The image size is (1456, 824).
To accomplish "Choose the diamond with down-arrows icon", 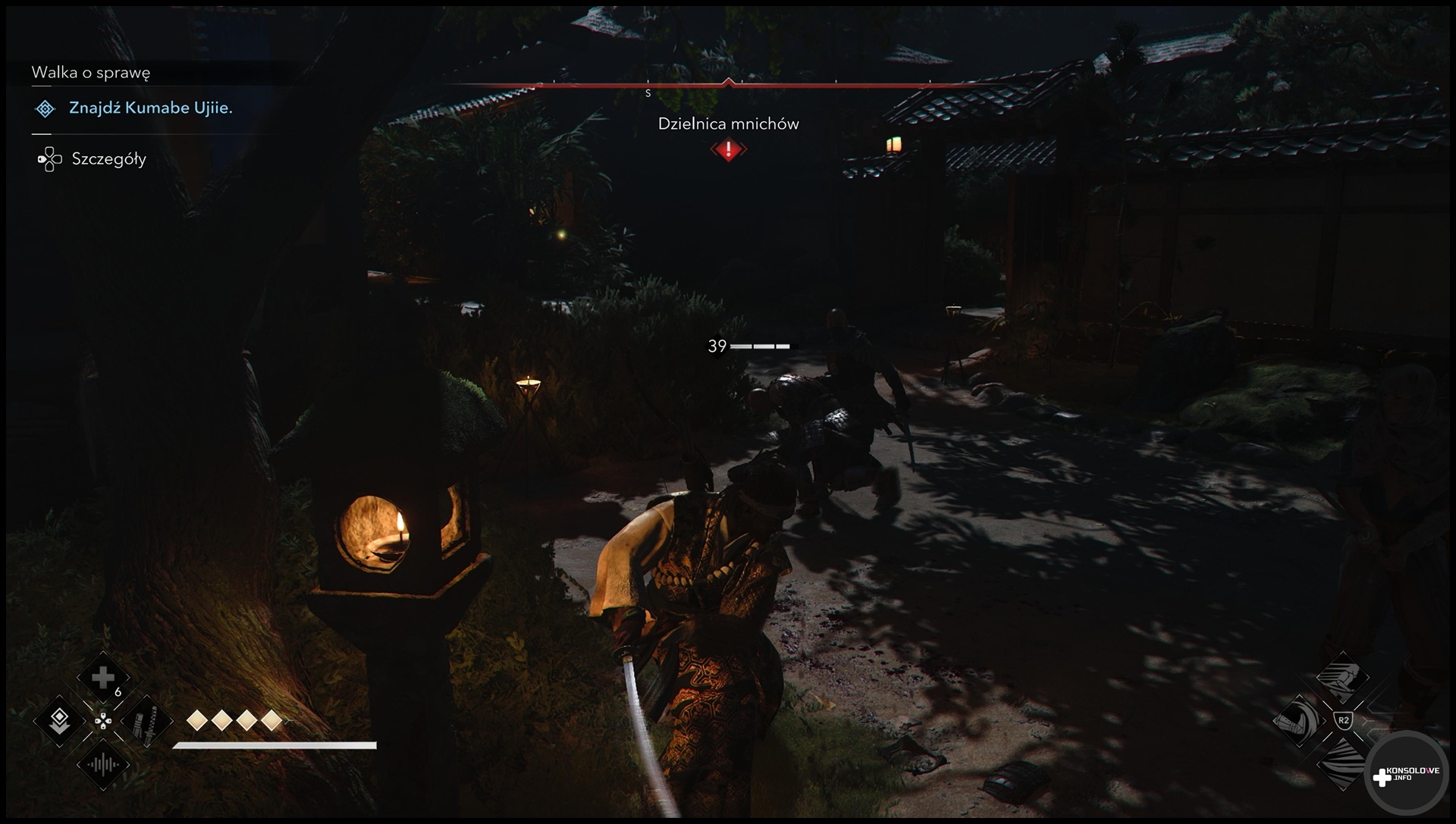I will coord(60,721).
